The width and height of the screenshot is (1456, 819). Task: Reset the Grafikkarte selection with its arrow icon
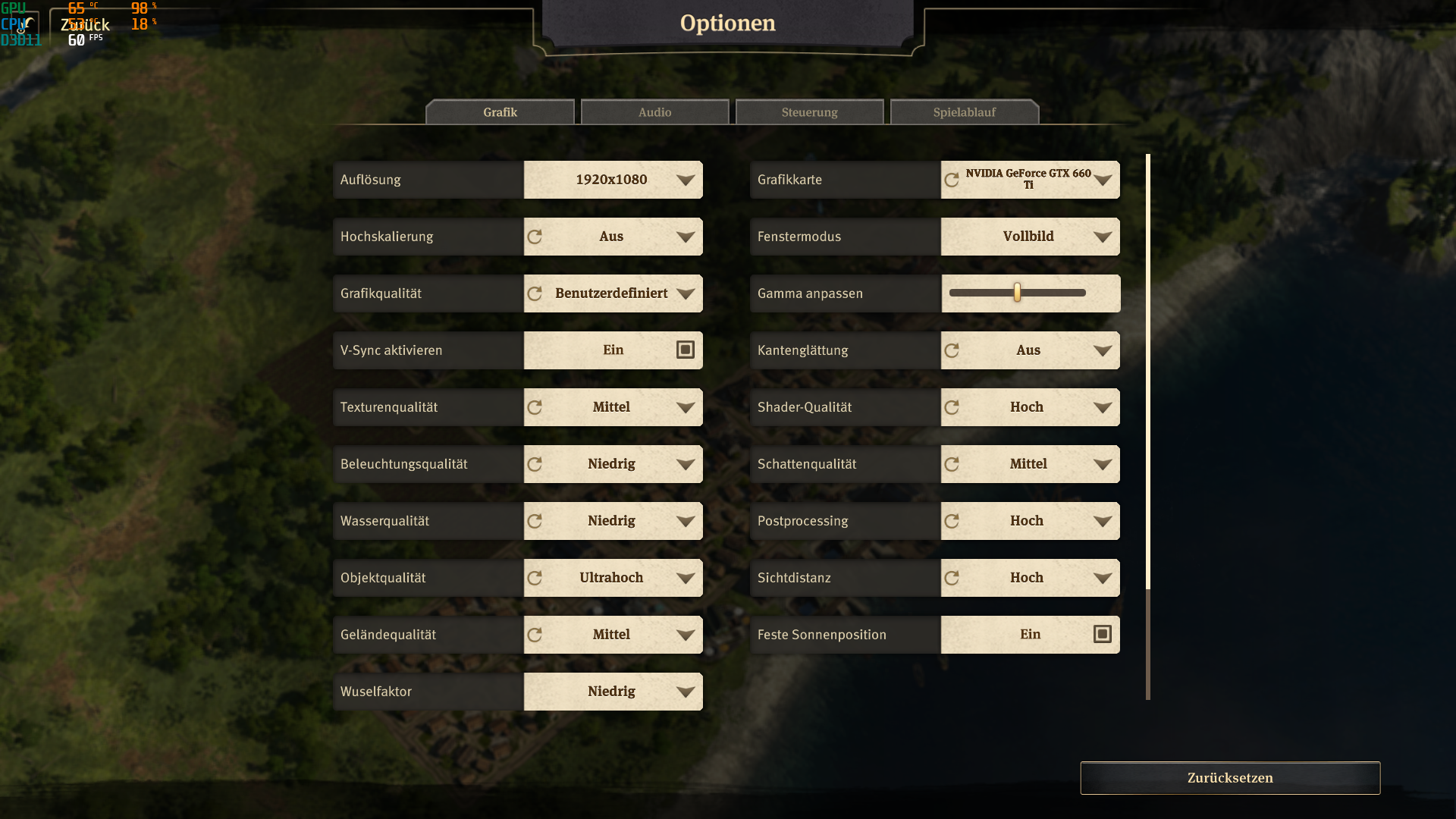[952, 180]
